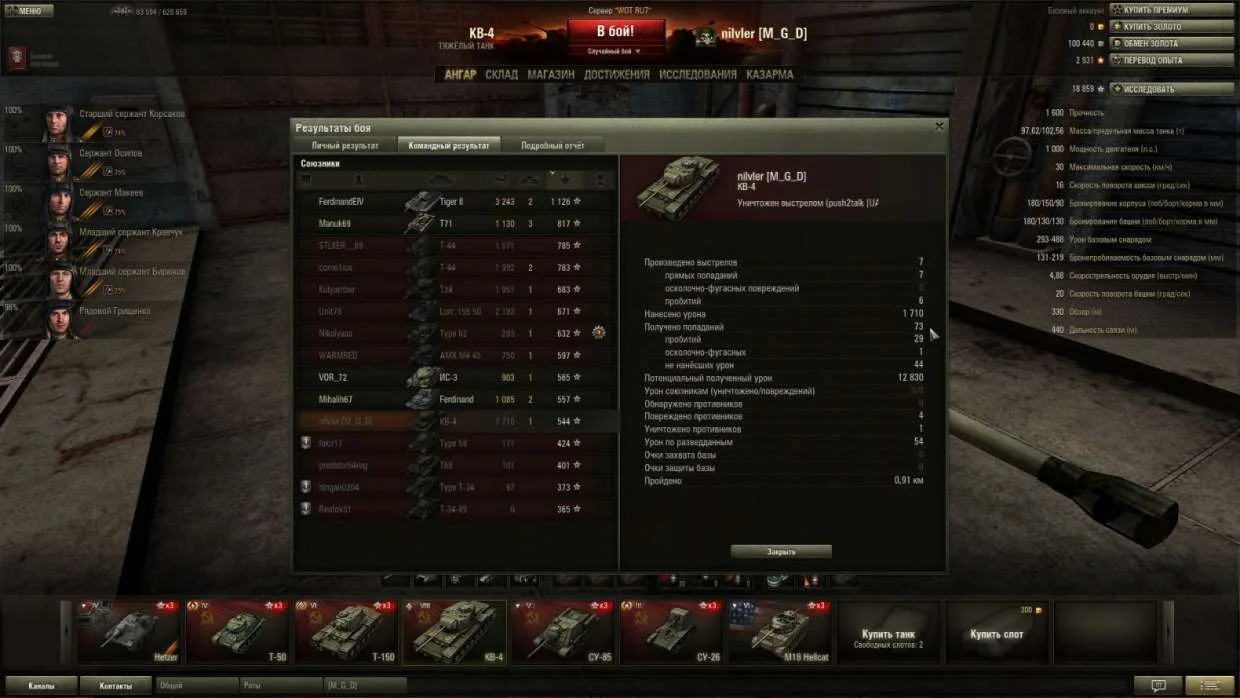Click the КУПИТЬ ПРЕМИУМ button
Image resolution: width=1240 pixels, height=698 pixels.
click(x=1171, y=10)
